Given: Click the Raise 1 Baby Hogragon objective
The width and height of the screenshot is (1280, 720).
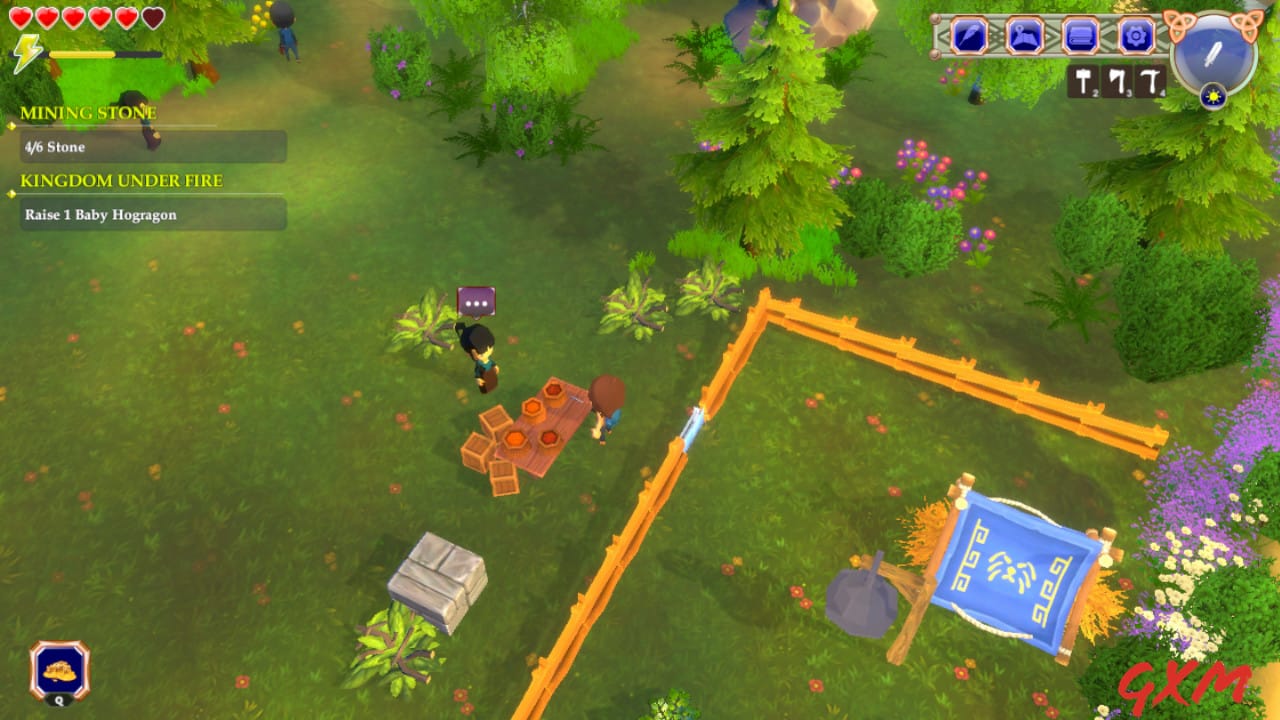Looking at the screenshot, I should coord(100,214).
